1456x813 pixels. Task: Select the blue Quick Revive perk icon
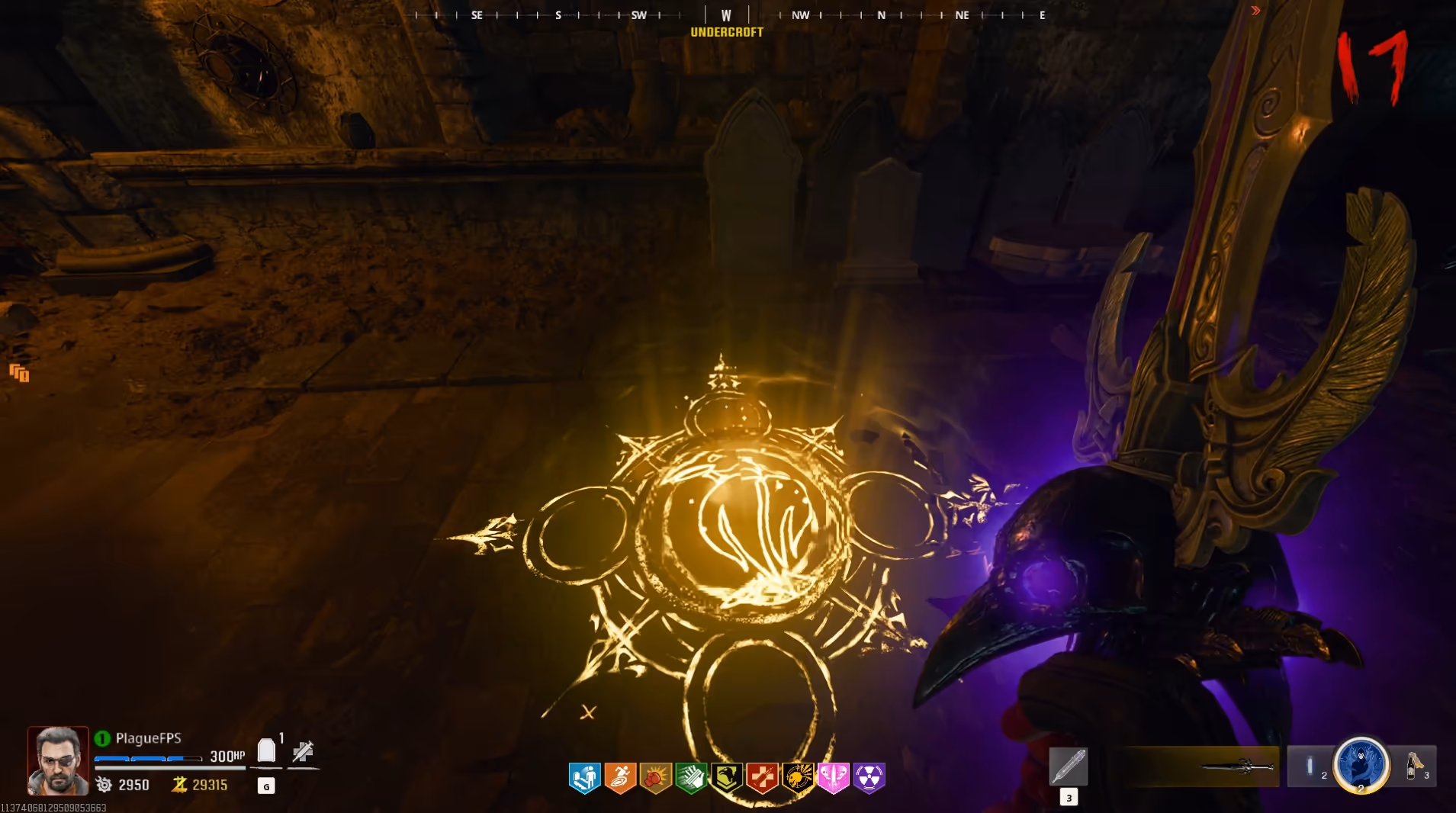[x=585, y=778]
